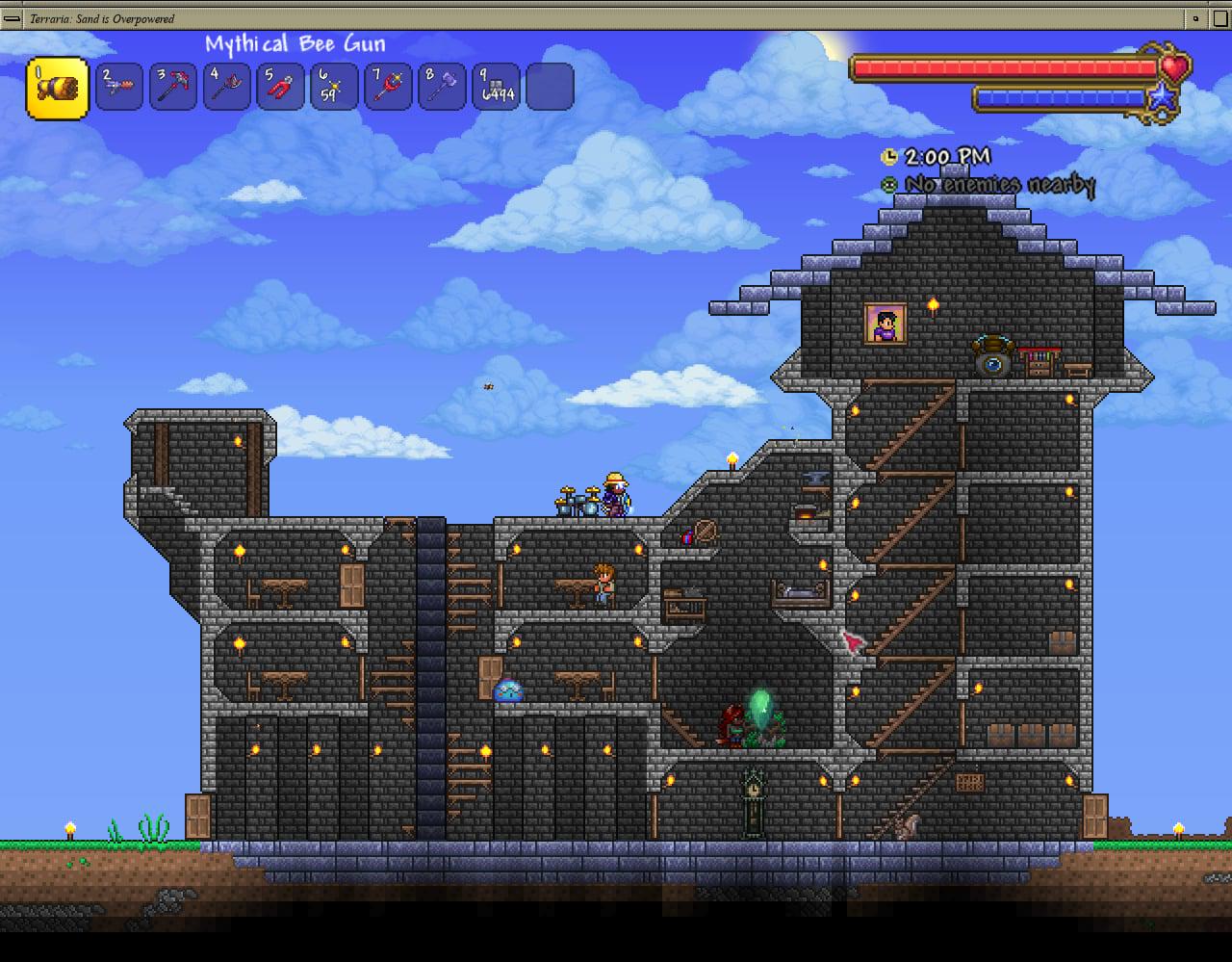
Task: Select the Bee Gun hotbar slot
Action: [58, 89]
